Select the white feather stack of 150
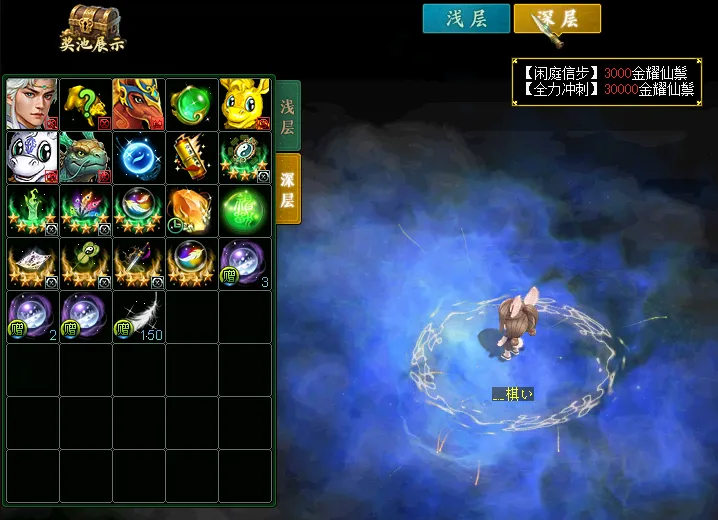 click(x=139, y=316)
